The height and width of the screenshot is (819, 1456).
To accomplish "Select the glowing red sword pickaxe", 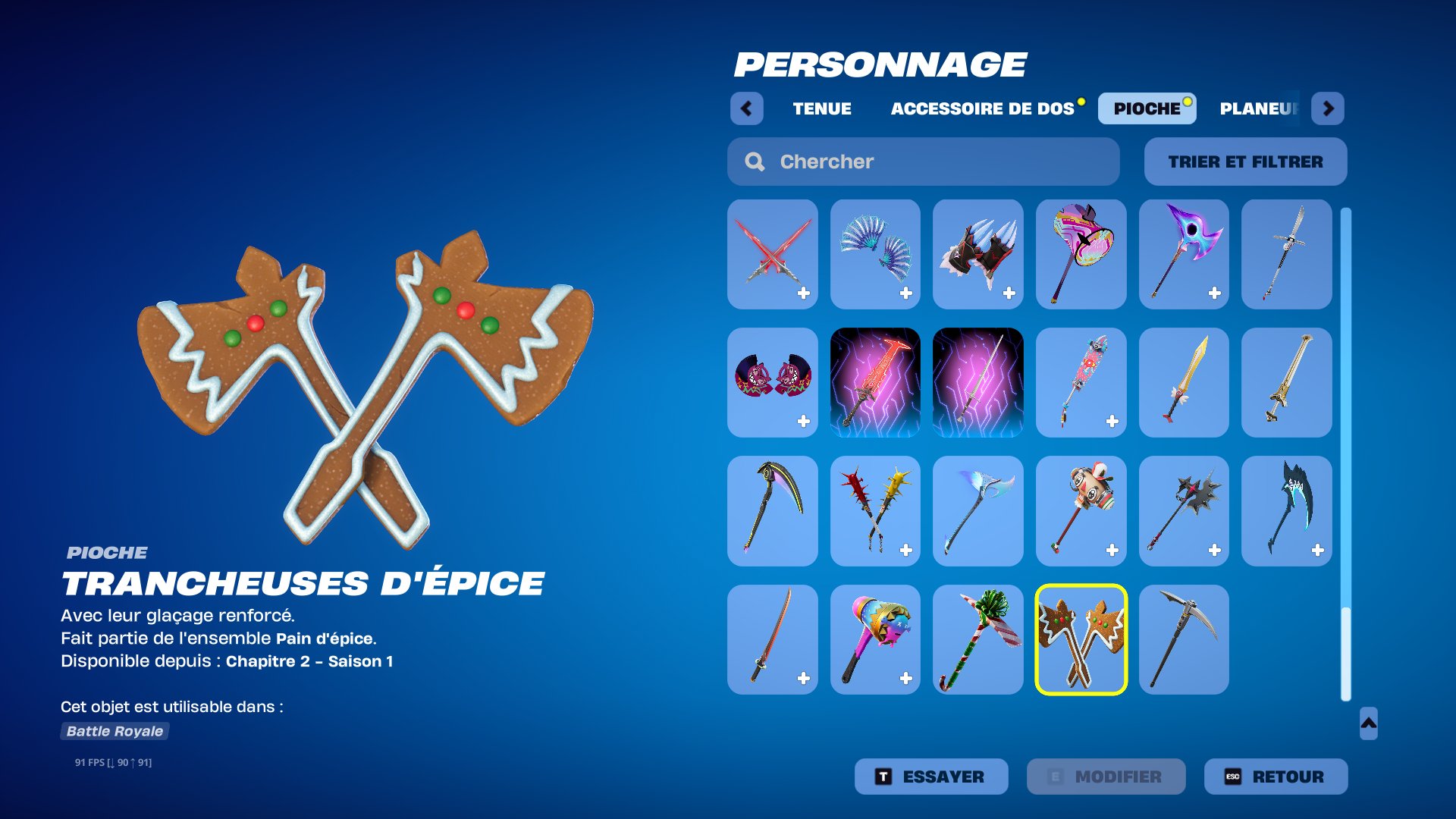I will [875, 383].
